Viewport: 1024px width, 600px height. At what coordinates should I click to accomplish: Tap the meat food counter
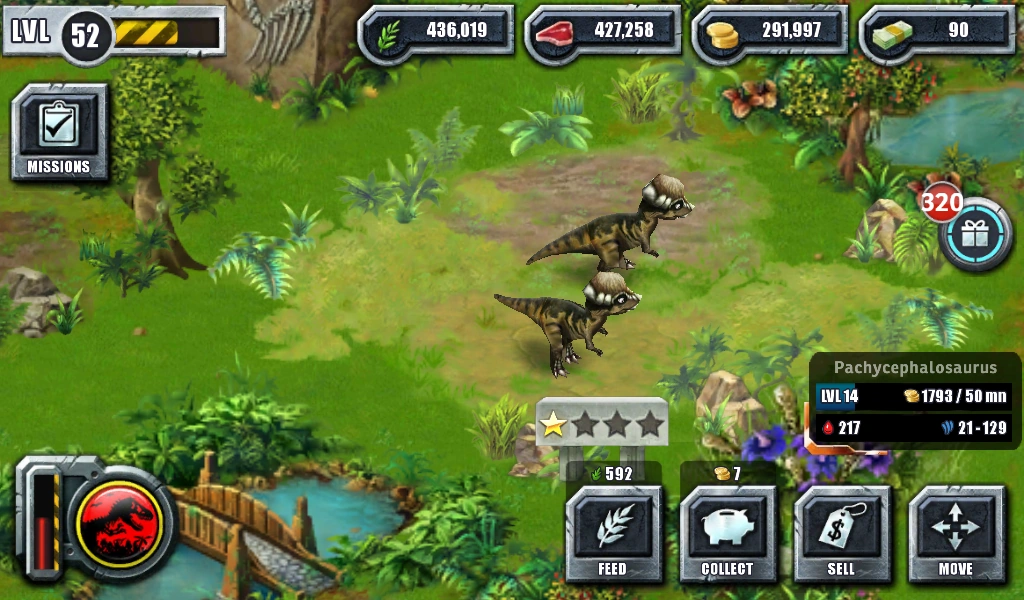pyautogui.click(x=603, y=31)
